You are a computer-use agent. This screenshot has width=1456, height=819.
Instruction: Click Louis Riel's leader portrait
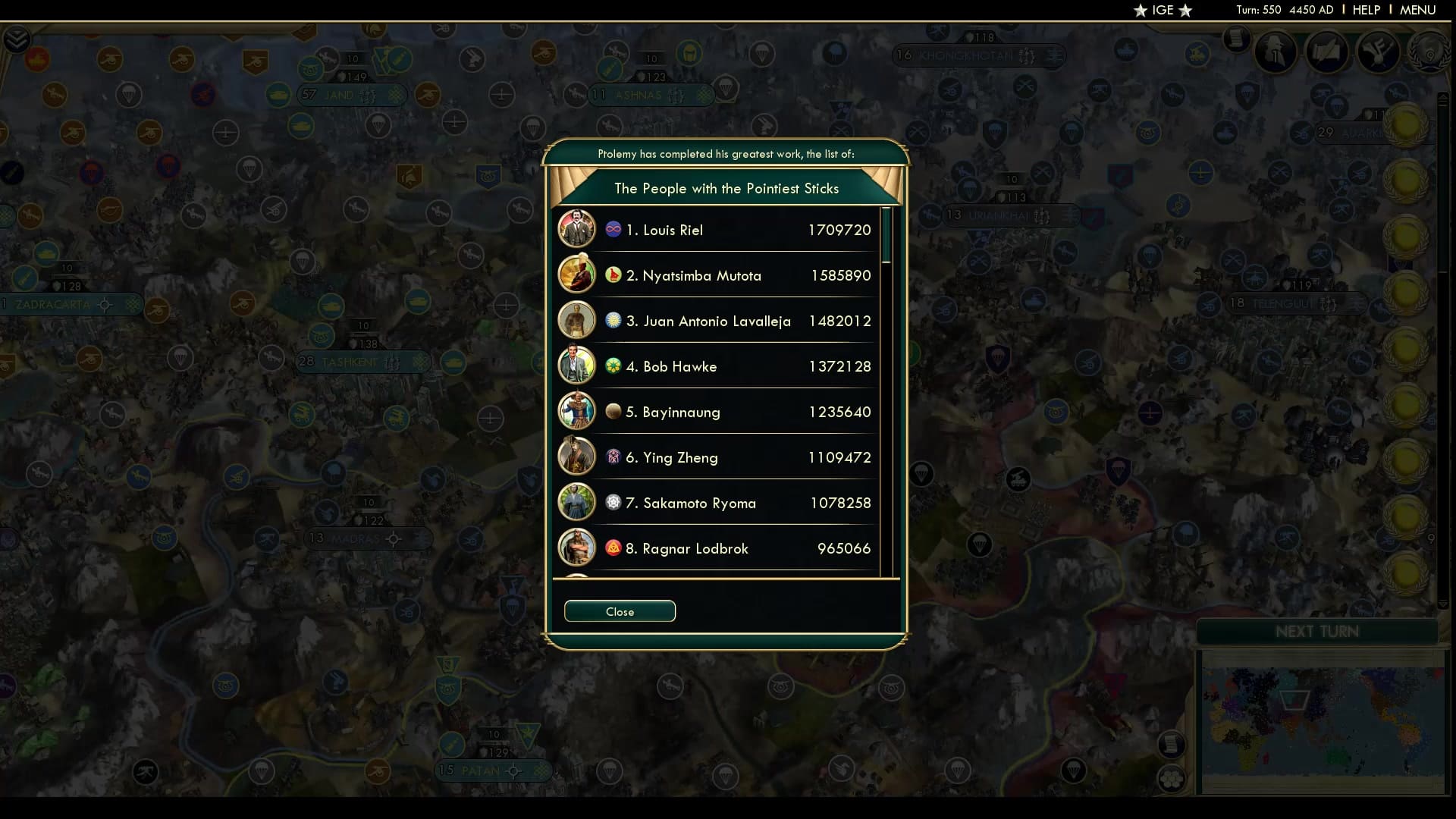pyautogui.click(x=577, y=229)
